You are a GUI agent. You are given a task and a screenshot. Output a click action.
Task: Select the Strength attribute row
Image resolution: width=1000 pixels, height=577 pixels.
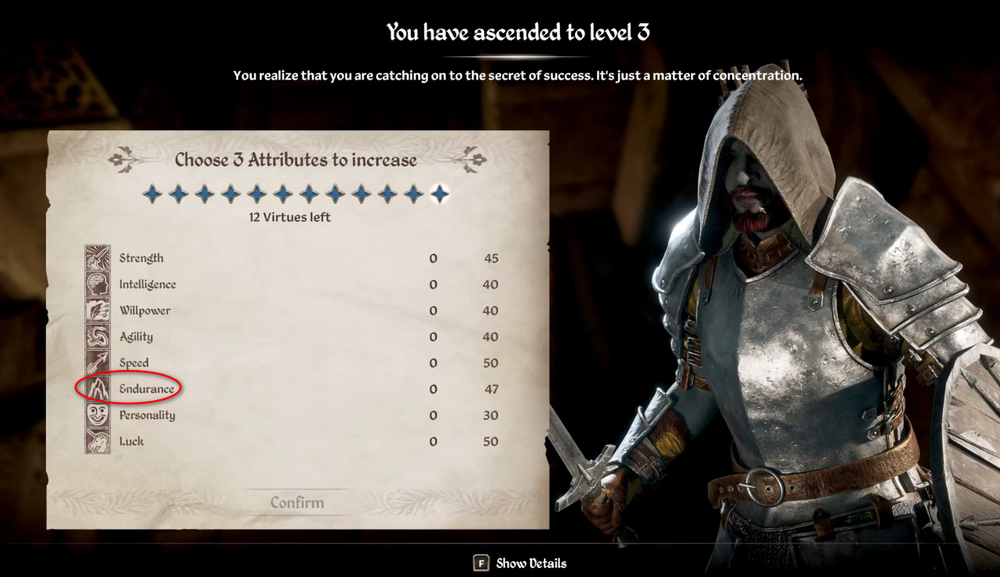141,259
